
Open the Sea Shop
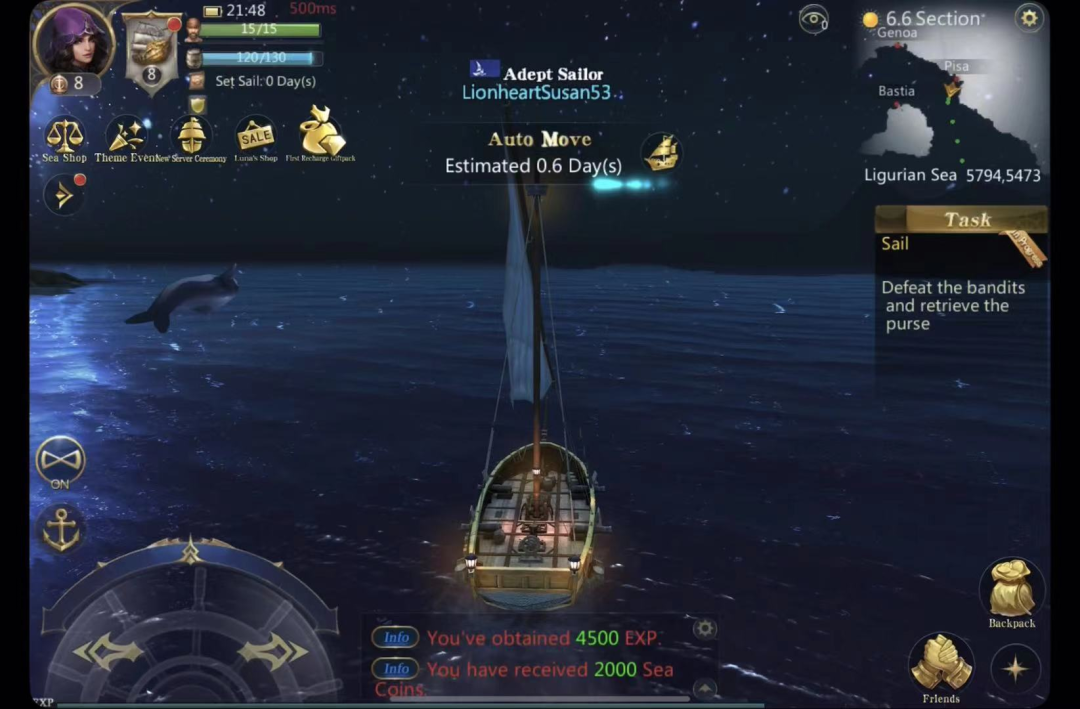(65, 138)
